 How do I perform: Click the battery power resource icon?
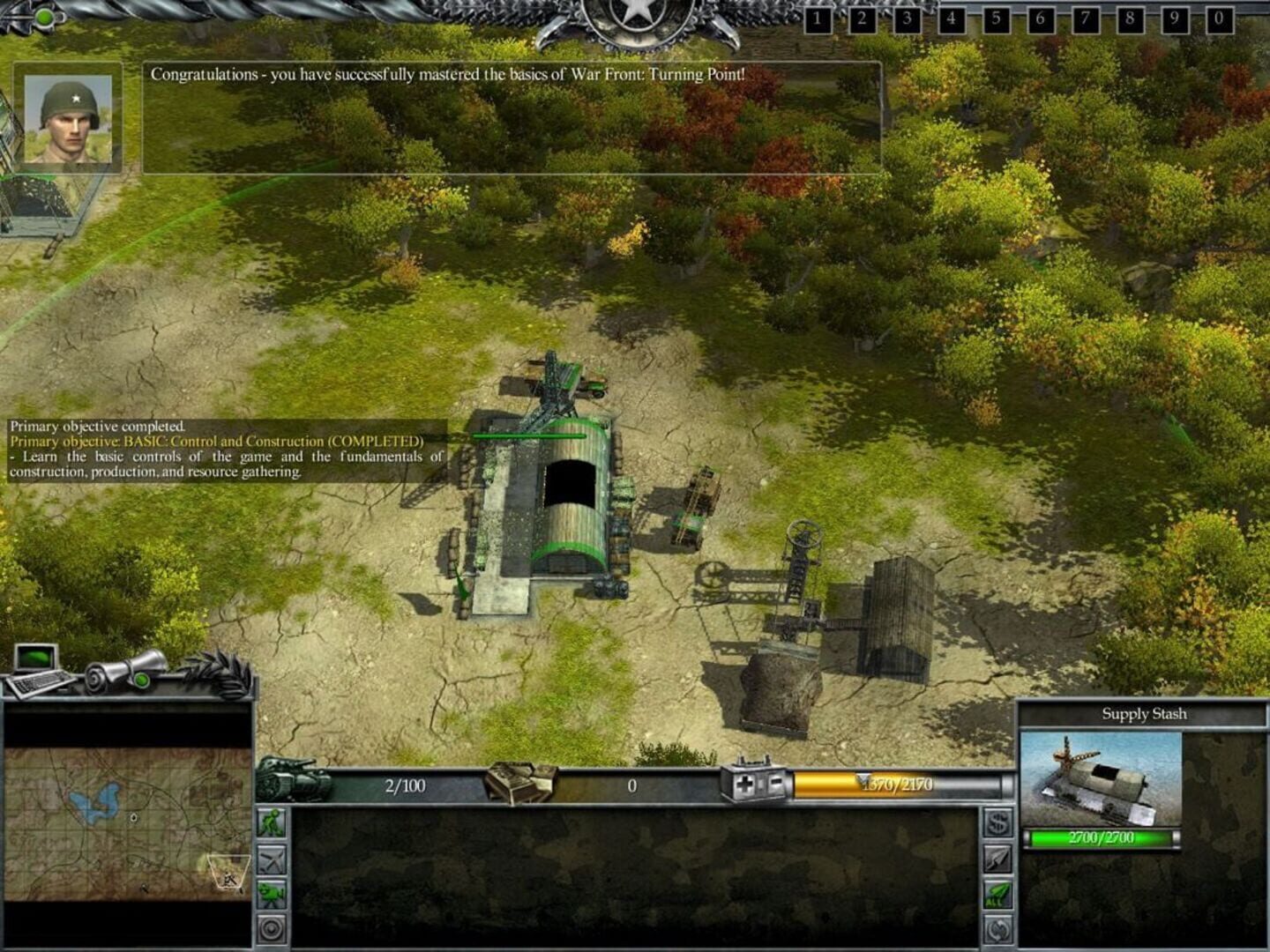tap(756, 783)
